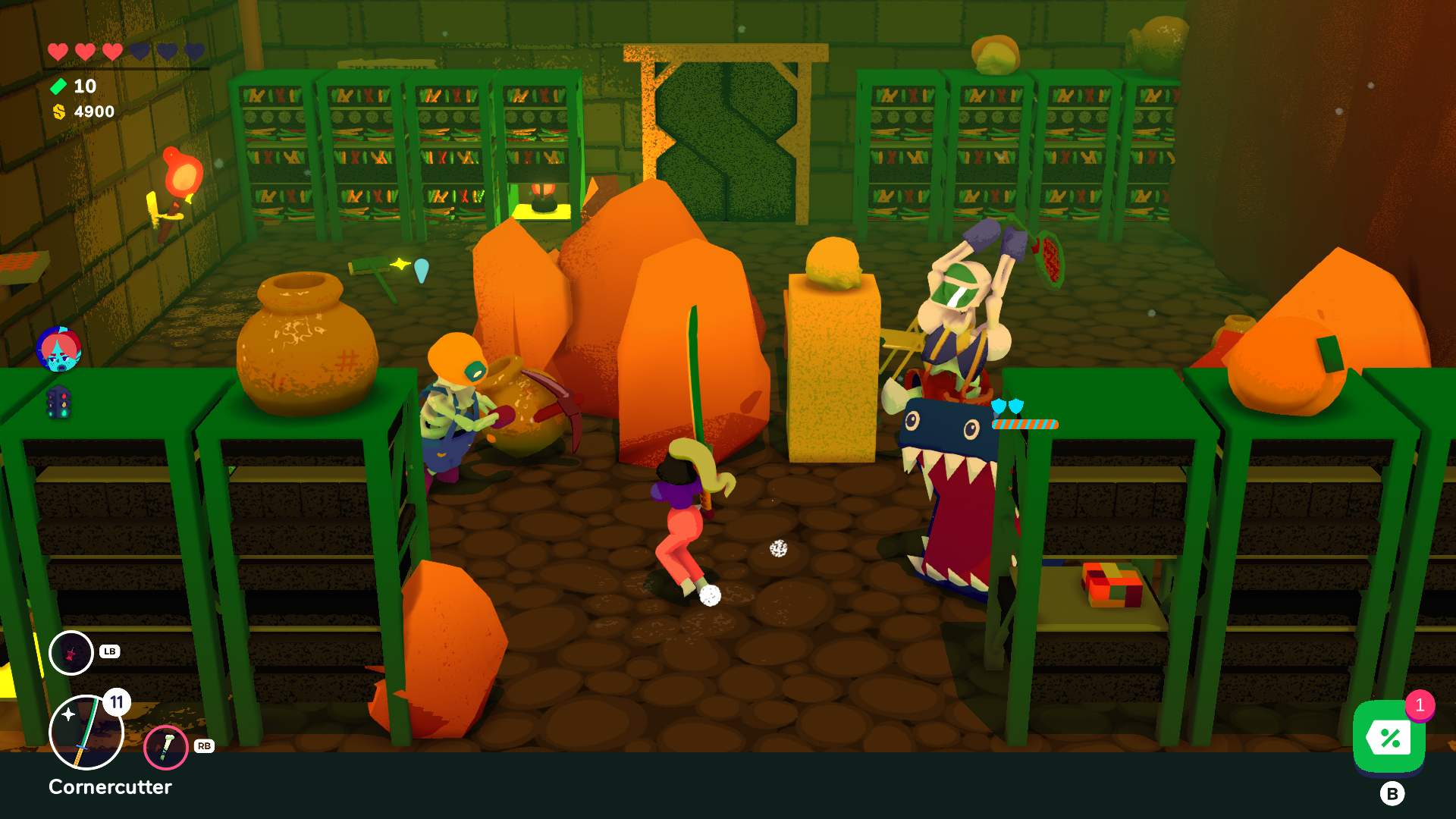The width and height of the screenshot is (1456, 819).
Task: Activate the red pushpin ability slot
Action: click(x=71, y=653)
